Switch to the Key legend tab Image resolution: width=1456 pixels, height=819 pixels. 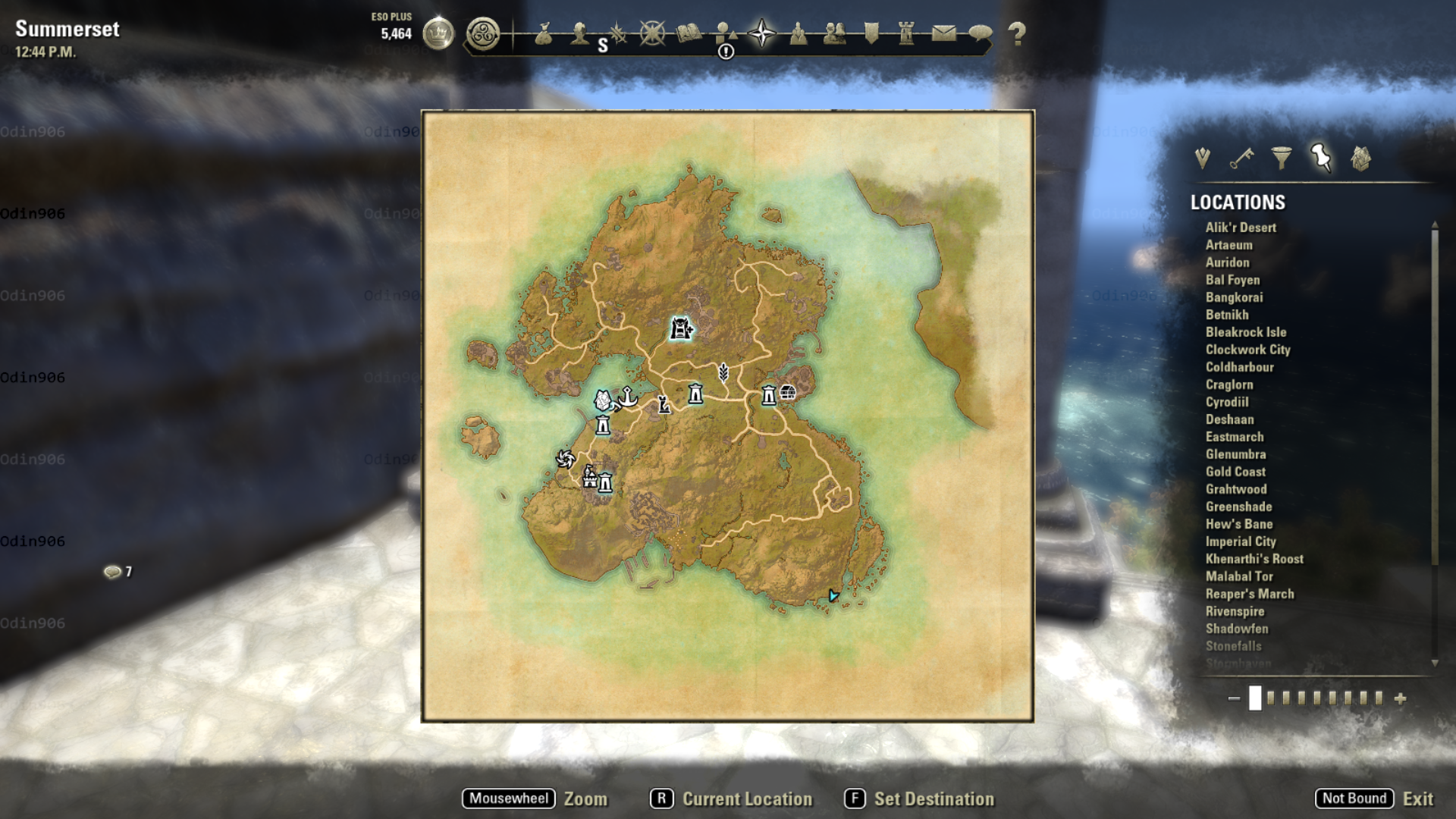1241,158
